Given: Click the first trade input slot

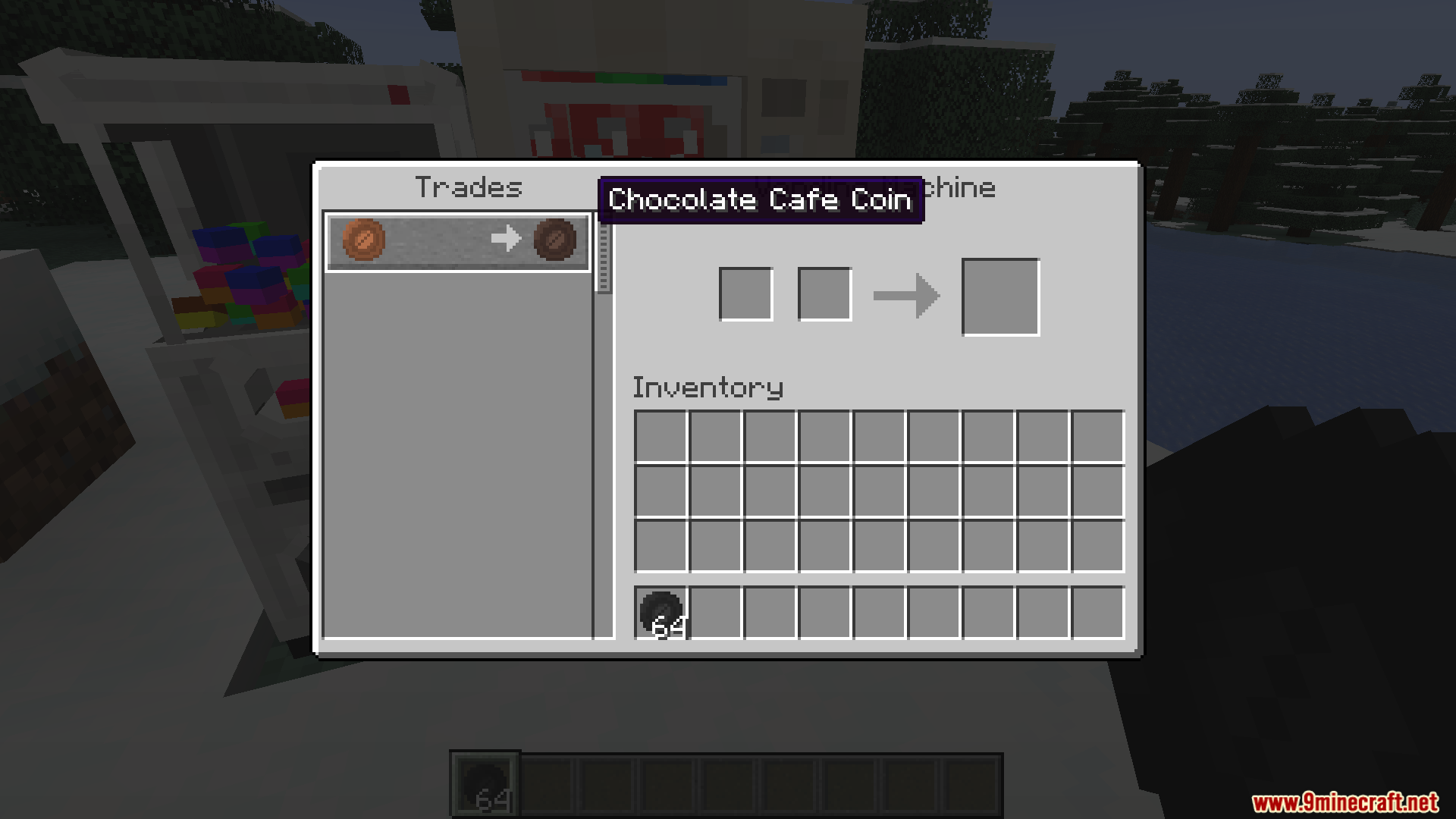Looking at the screenshot, I should click(745, 293).
